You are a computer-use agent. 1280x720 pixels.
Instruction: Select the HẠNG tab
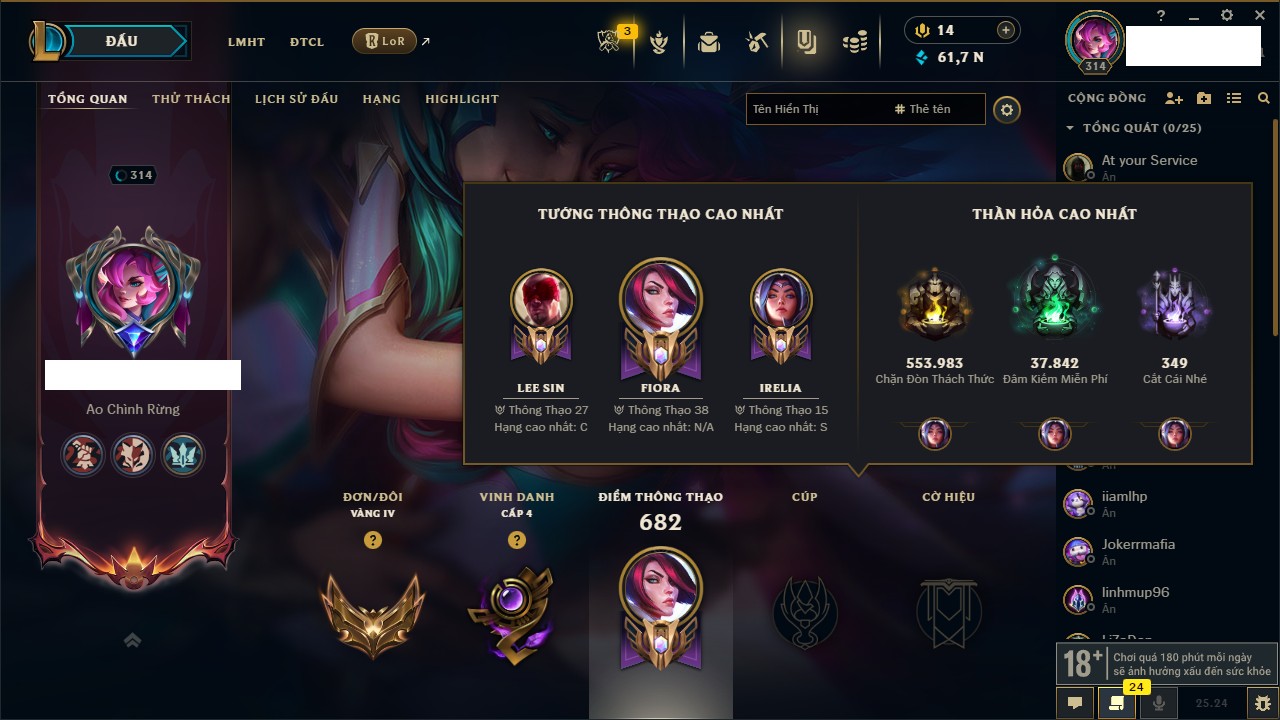click(x=382, y=99)
